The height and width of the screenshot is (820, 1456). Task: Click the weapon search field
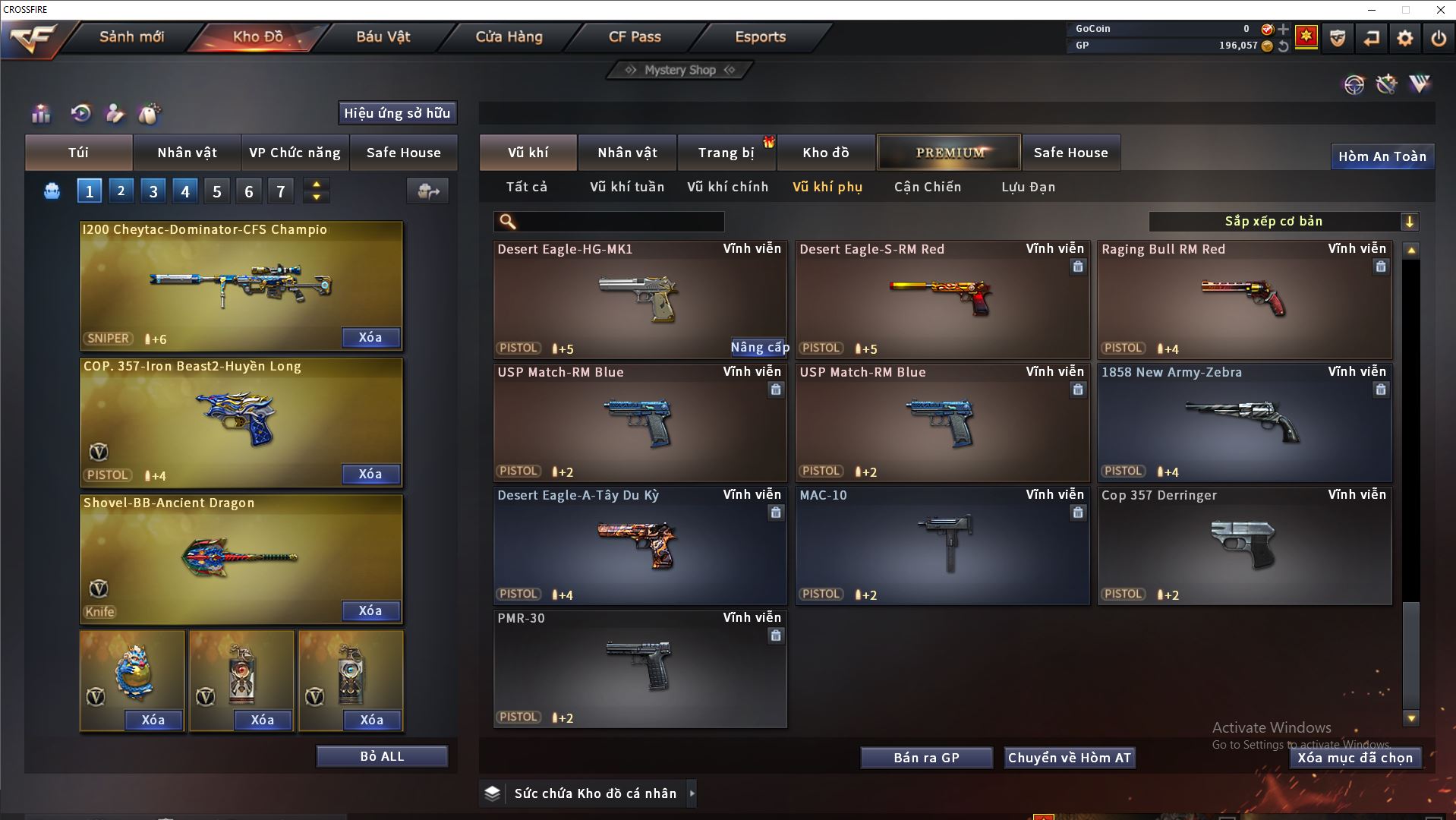point(619,222)
